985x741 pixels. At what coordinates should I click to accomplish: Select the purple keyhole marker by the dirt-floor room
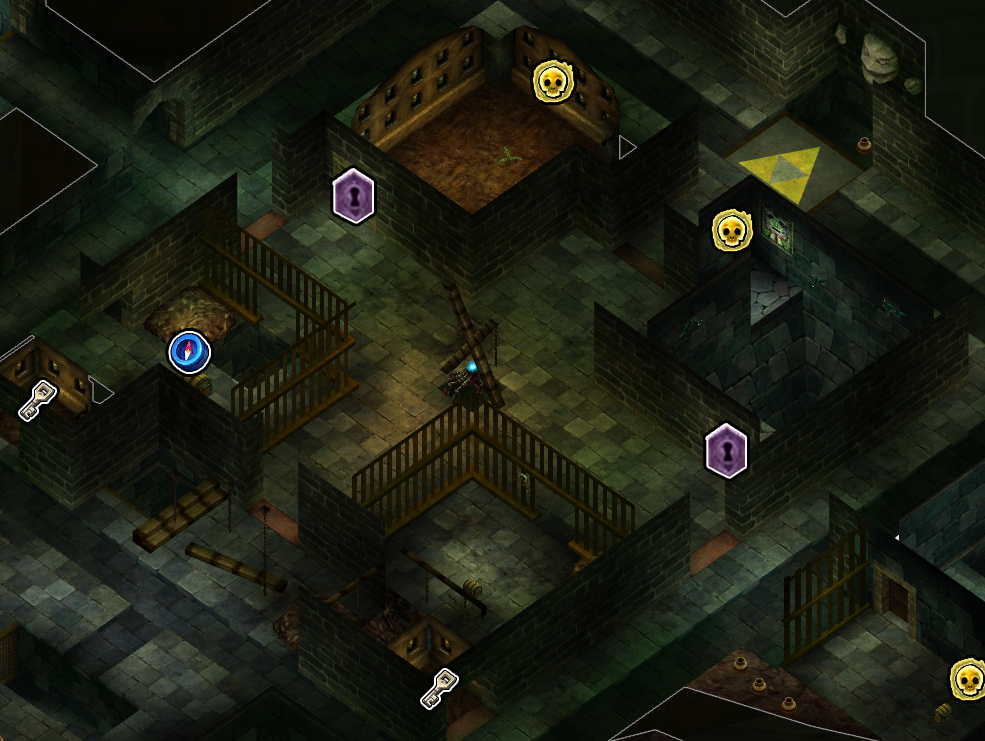point(353,195)
